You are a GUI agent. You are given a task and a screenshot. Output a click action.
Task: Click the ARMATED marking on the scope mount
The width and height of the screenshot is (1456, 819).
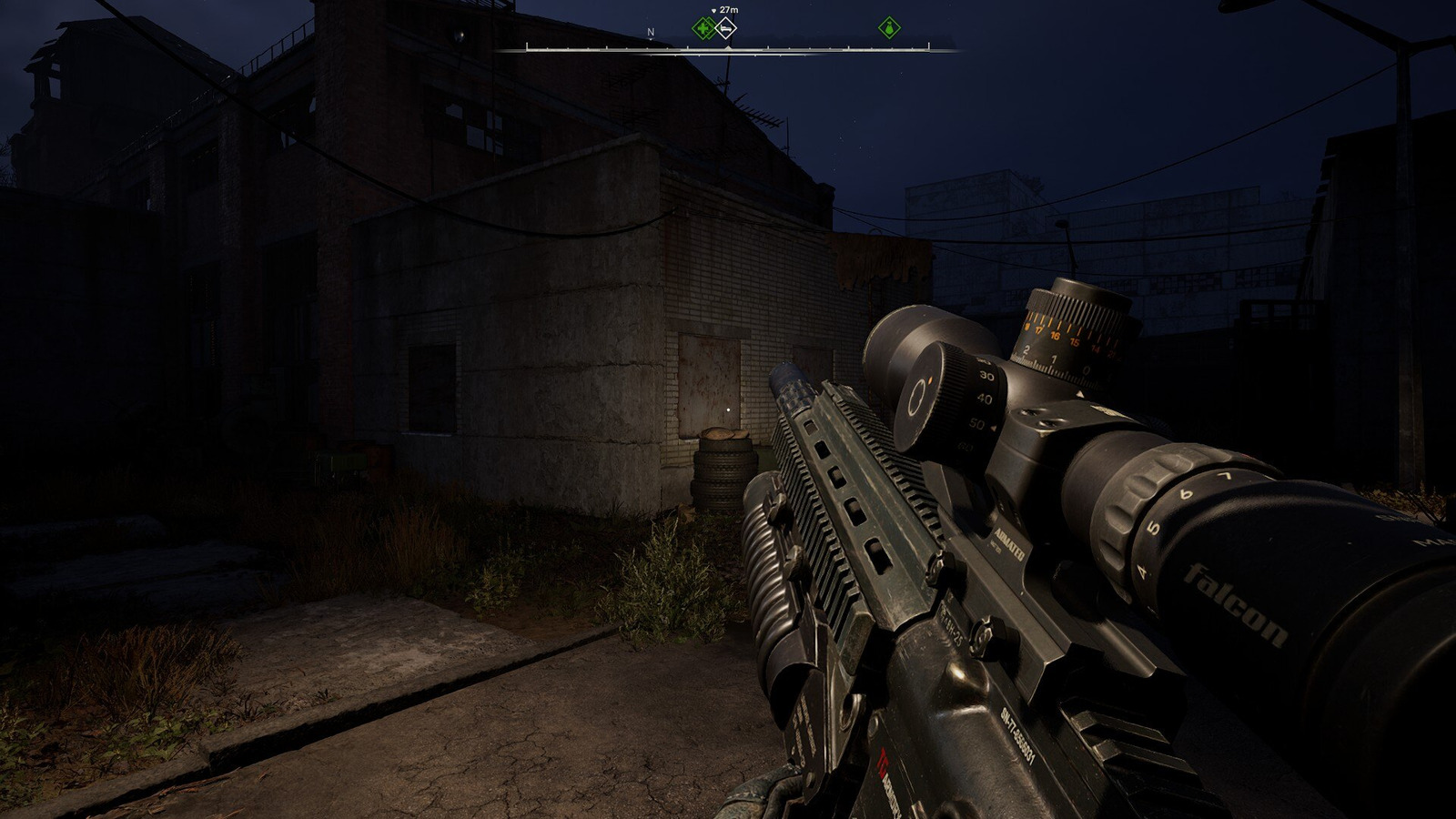[x=1008, y=542]
